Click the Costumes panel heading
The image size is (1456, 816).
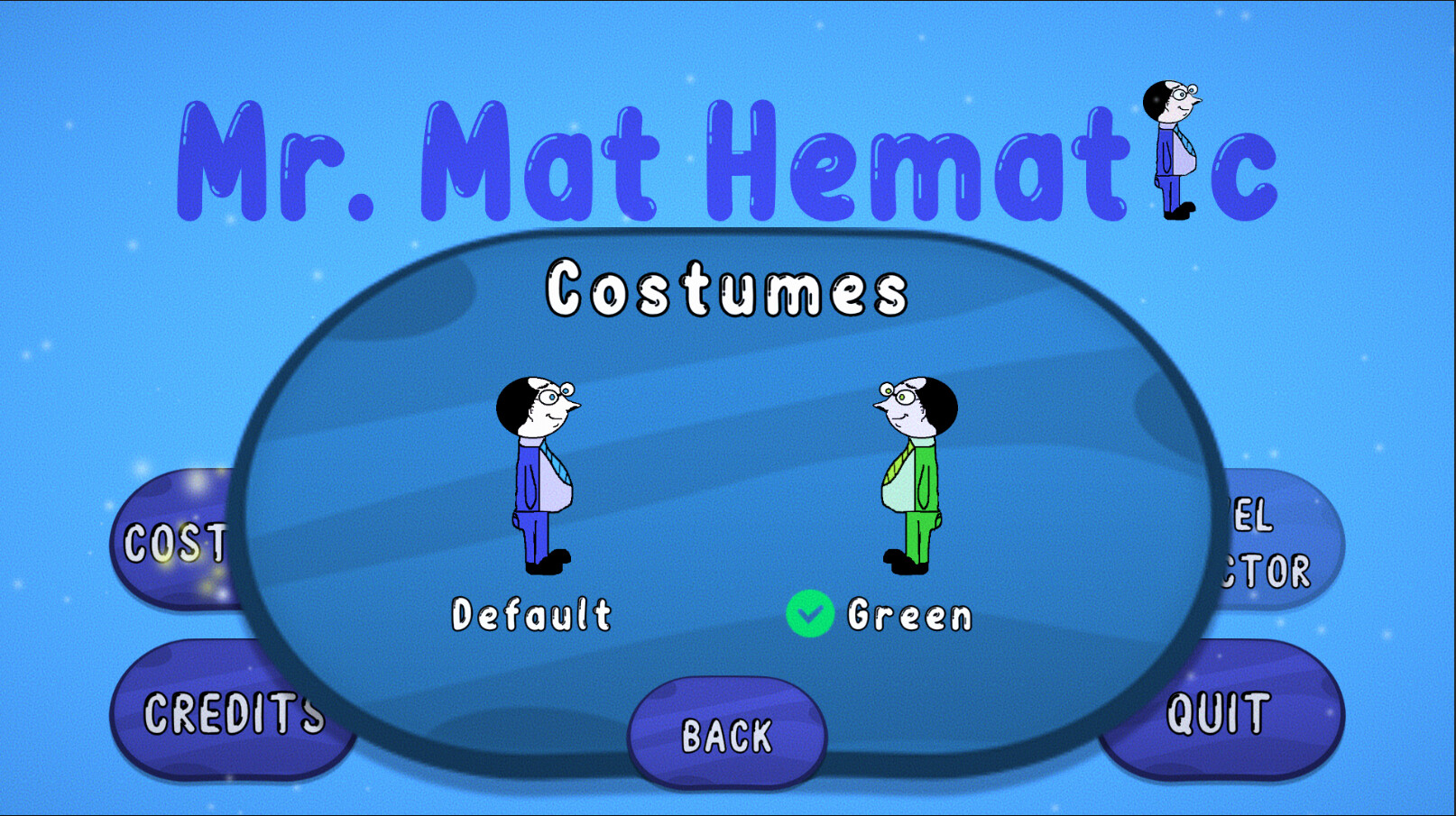point(729,289)
